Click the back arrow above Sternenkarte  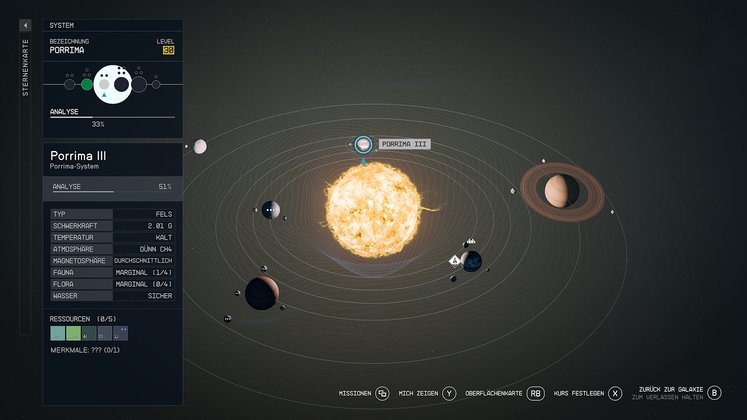click(x=26, y=25)
